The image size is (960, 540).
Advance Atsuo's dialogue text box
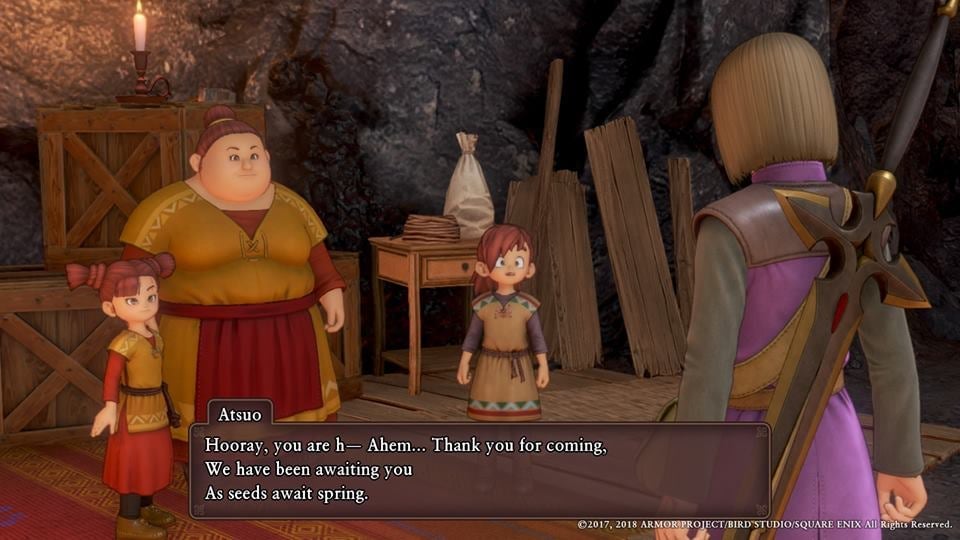pos(479,469)
